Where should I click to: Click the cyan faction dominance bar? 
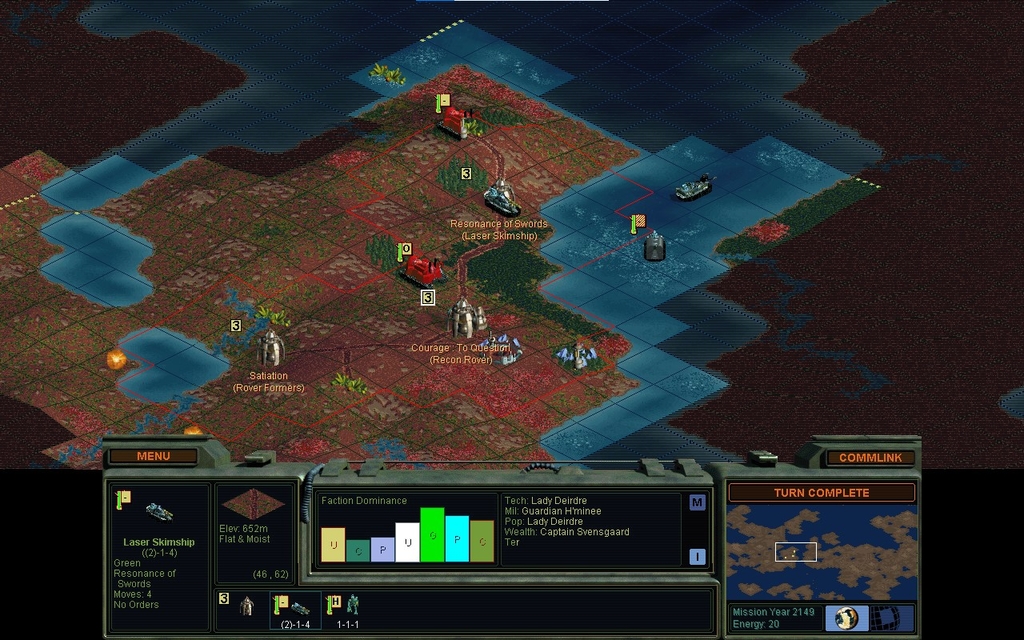tap(457, 539)
